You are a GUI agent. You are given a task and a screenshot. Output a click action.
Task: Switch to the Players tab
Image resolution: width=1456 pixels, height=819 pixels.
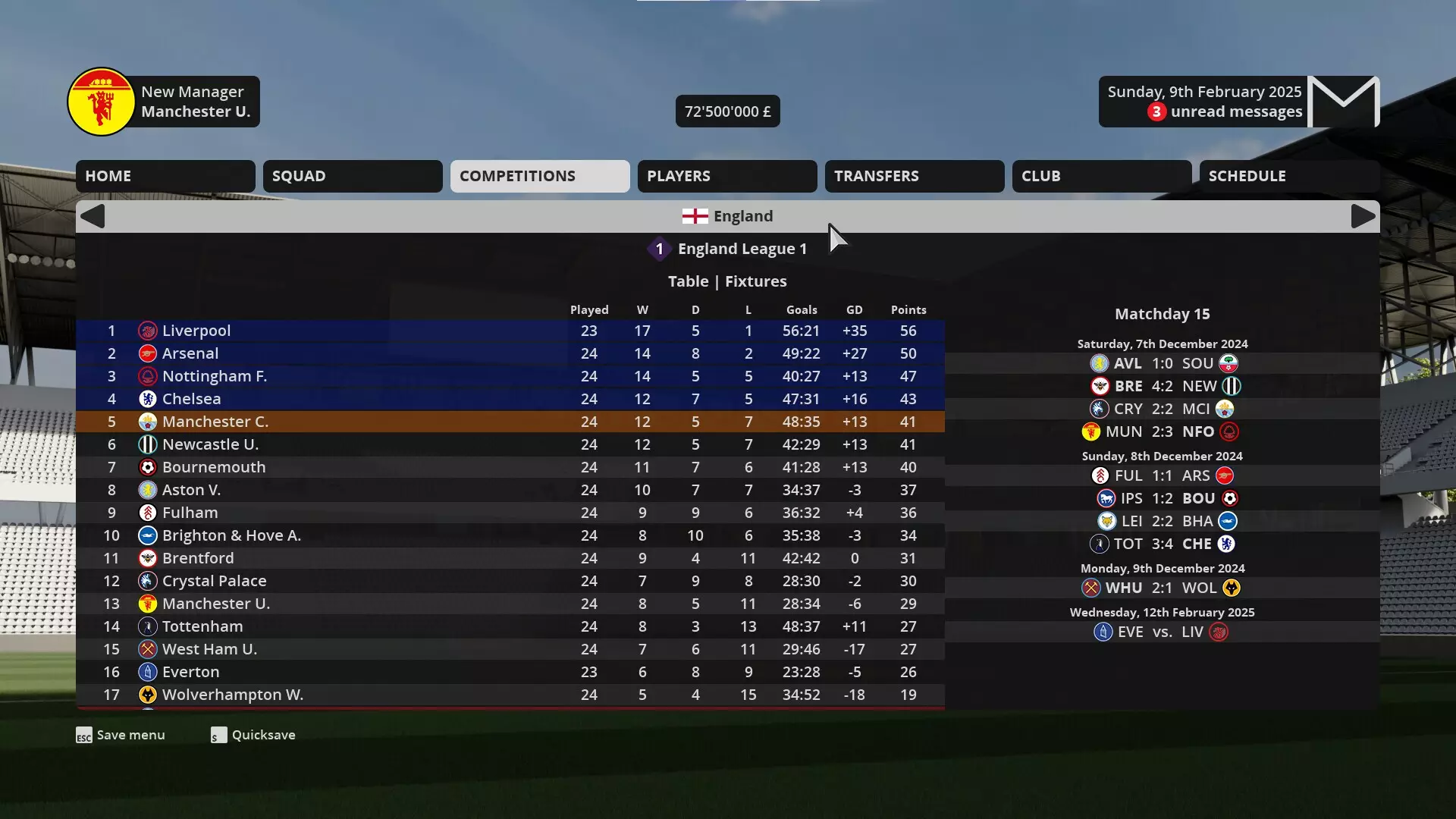726,176
